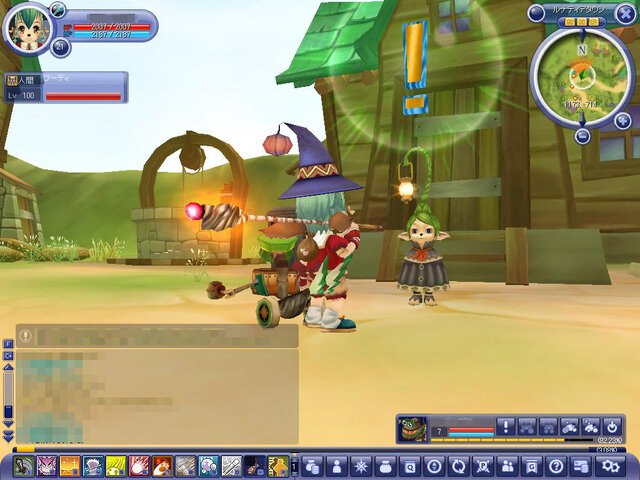640x480 pixels.
Task: Open the question mark help button
Action: pyautogui.click(x=556, y=465)
